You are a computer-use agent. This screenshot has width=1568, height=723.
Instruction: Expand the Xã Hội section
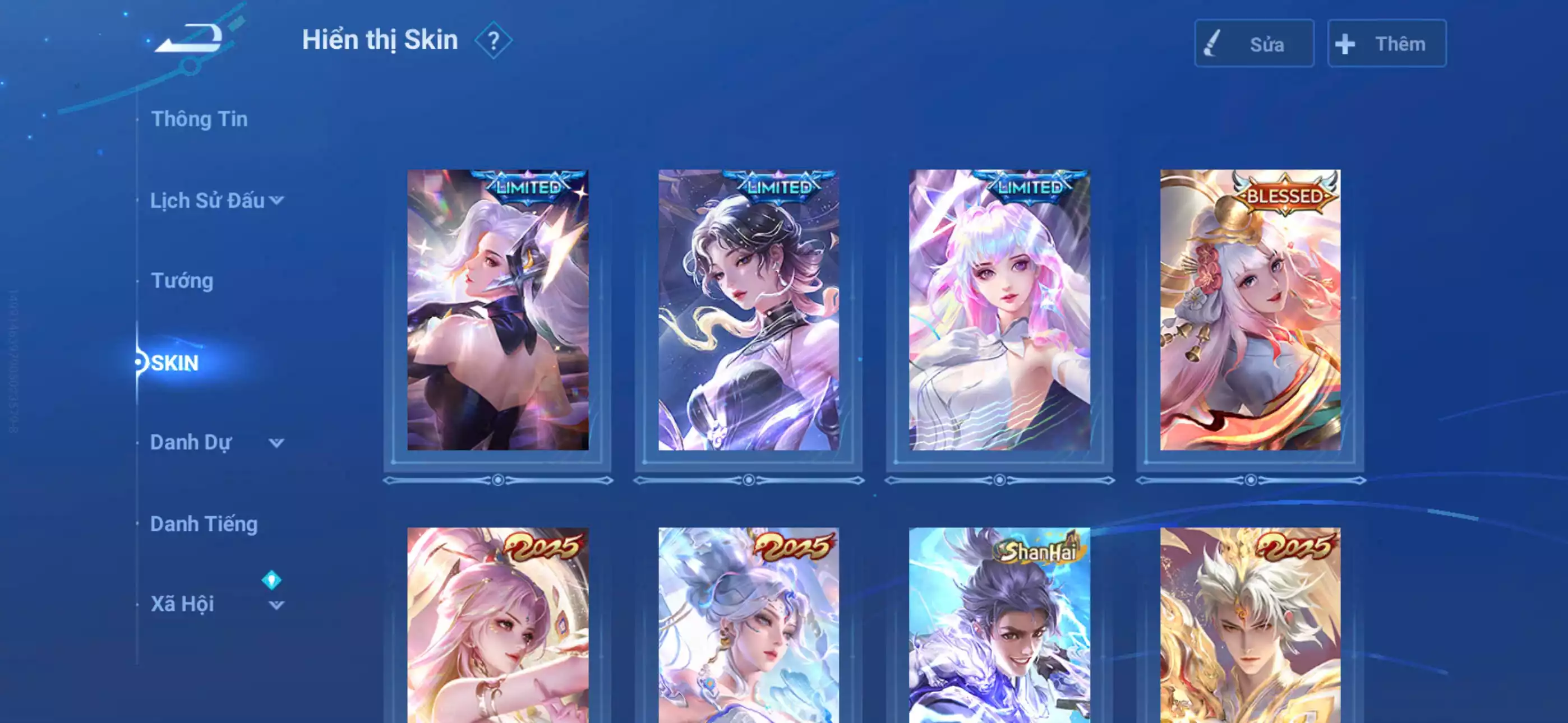click(x=277, y=606)
